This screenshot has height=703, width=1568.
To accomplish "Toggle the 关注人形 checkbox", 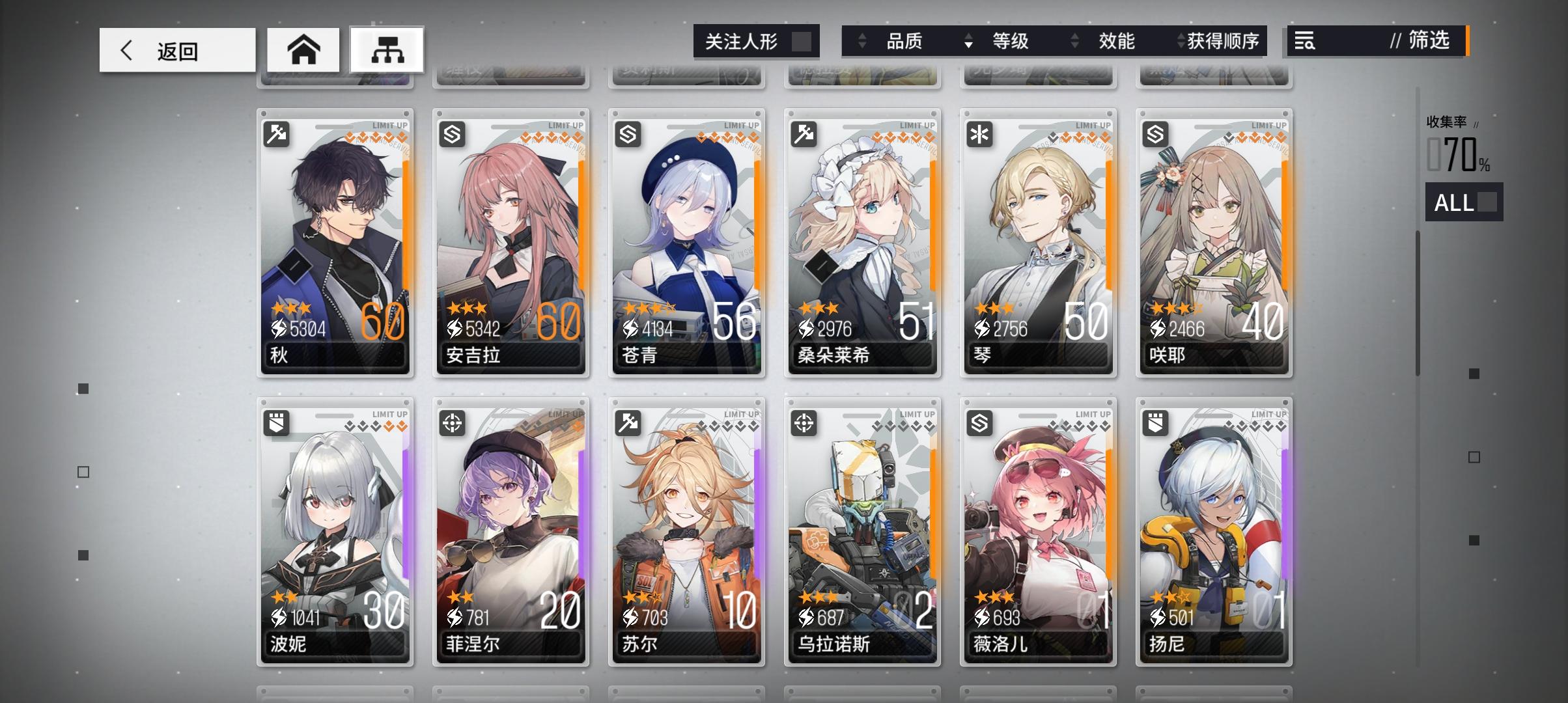I will [x=802, y=40].
